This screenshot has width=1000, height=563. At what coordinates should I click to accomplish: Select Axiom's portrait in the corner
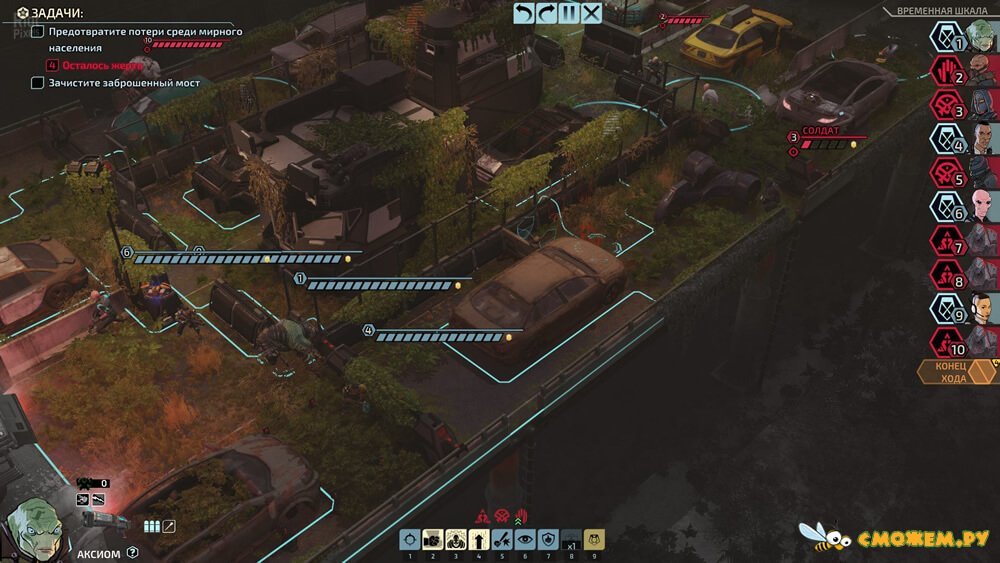point(34,527)
